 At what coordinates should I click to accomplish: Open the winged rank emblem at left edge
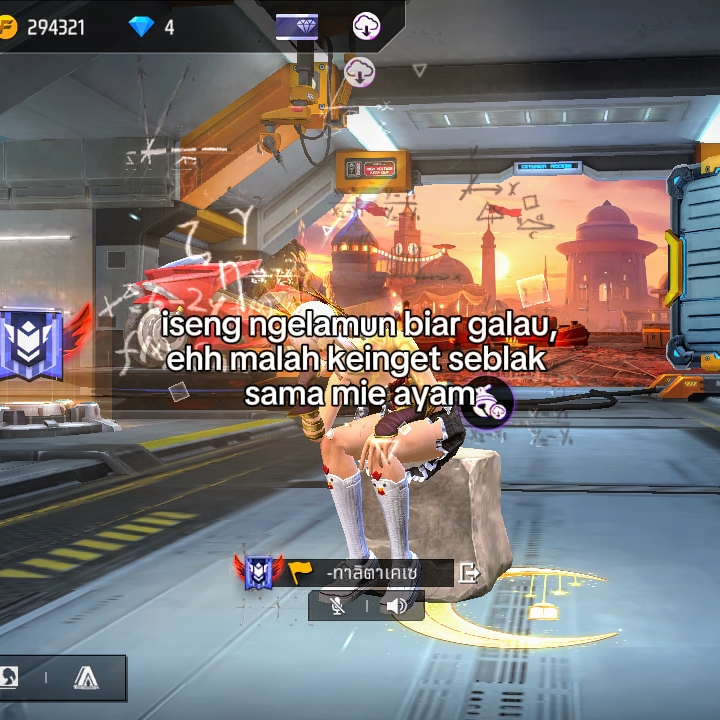tap(32, 344)
